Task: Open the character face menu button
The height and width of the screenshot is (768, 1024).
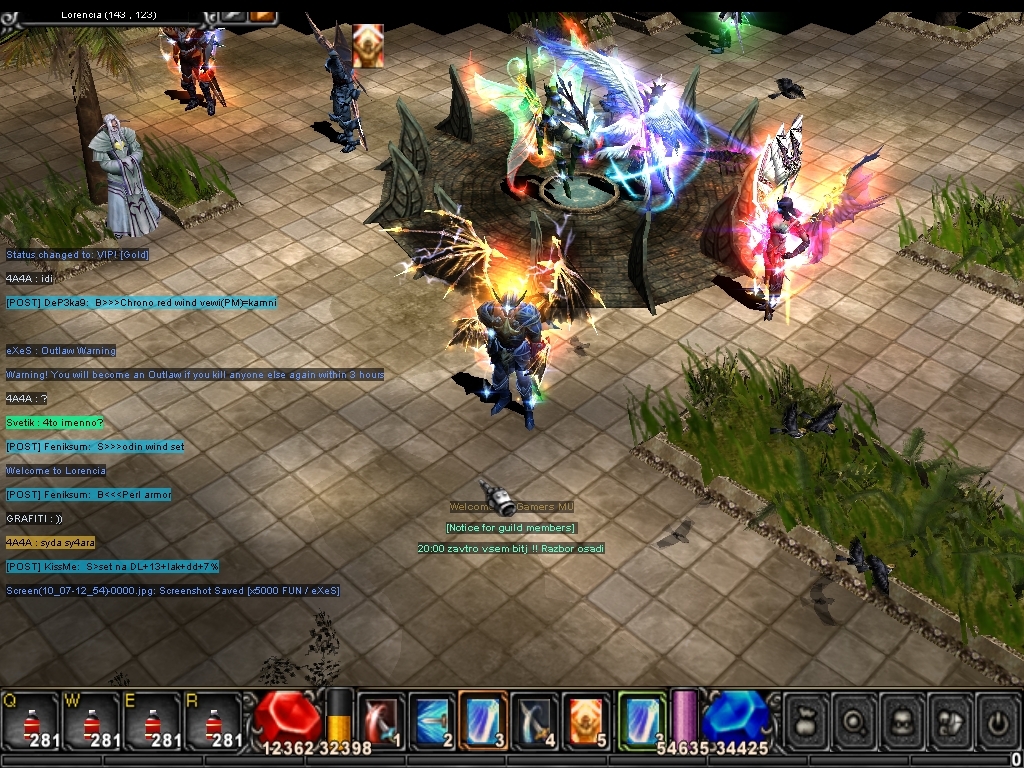Action: click(x=902, y=718)
